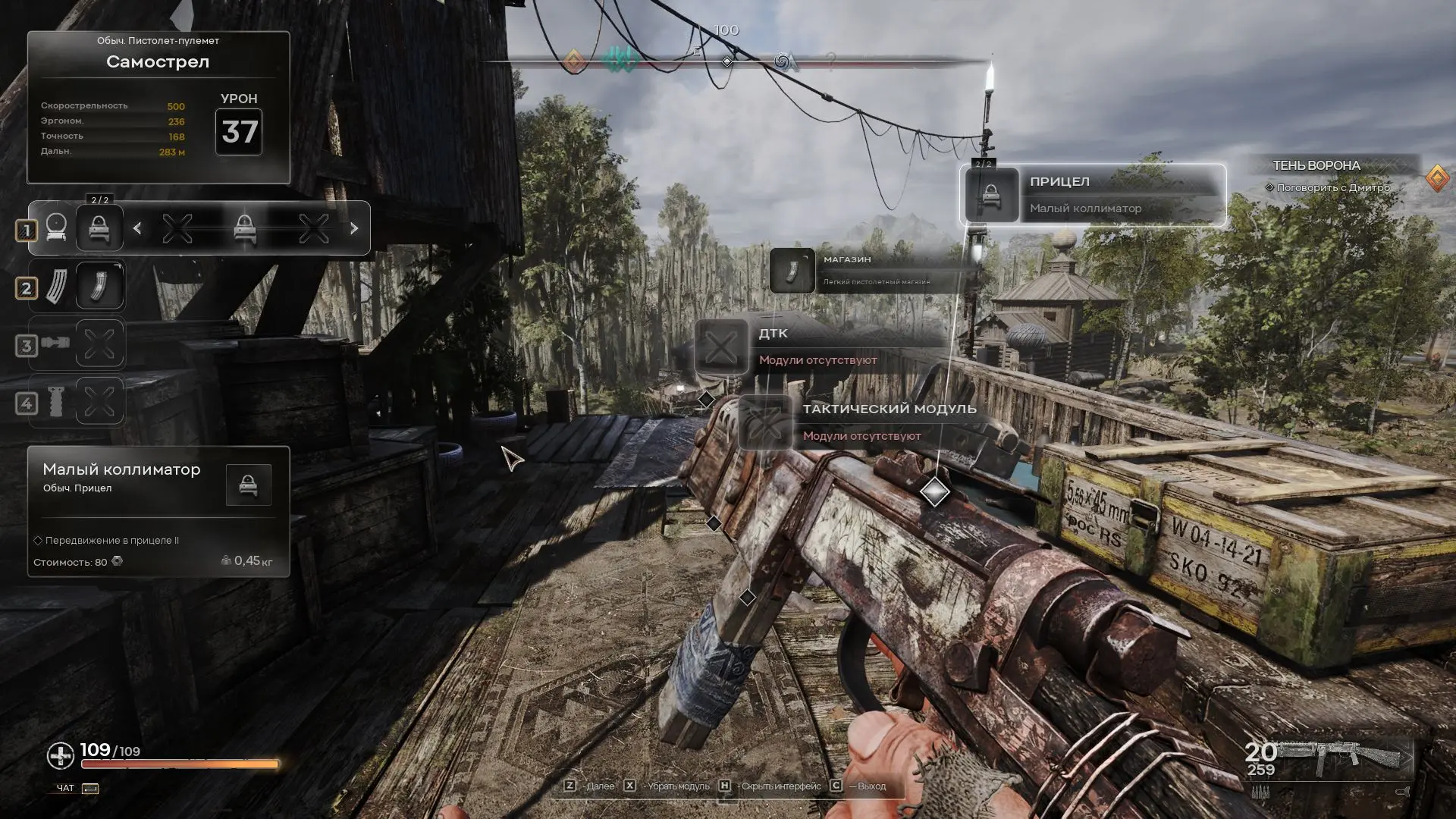Show the next sight option with right arrow
The image size is (1456, 819).
click(354, 228)
